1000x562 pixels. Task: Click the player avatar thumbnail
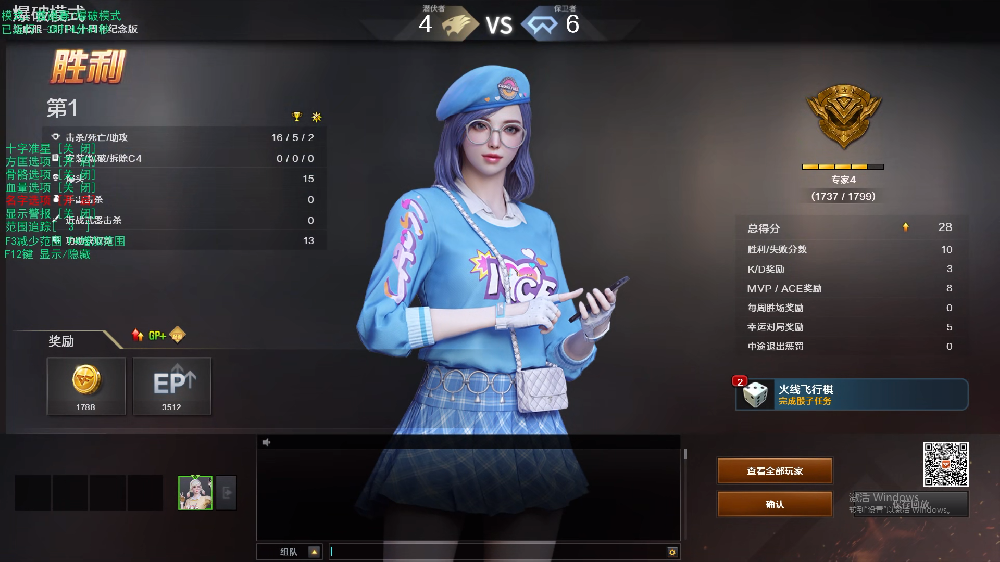coord(195,492)
